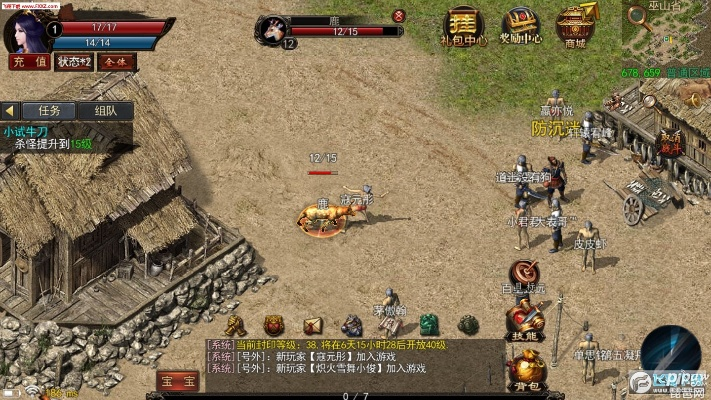
Task: Collapse the quest panel with left arrow
Action: point(10,110)
